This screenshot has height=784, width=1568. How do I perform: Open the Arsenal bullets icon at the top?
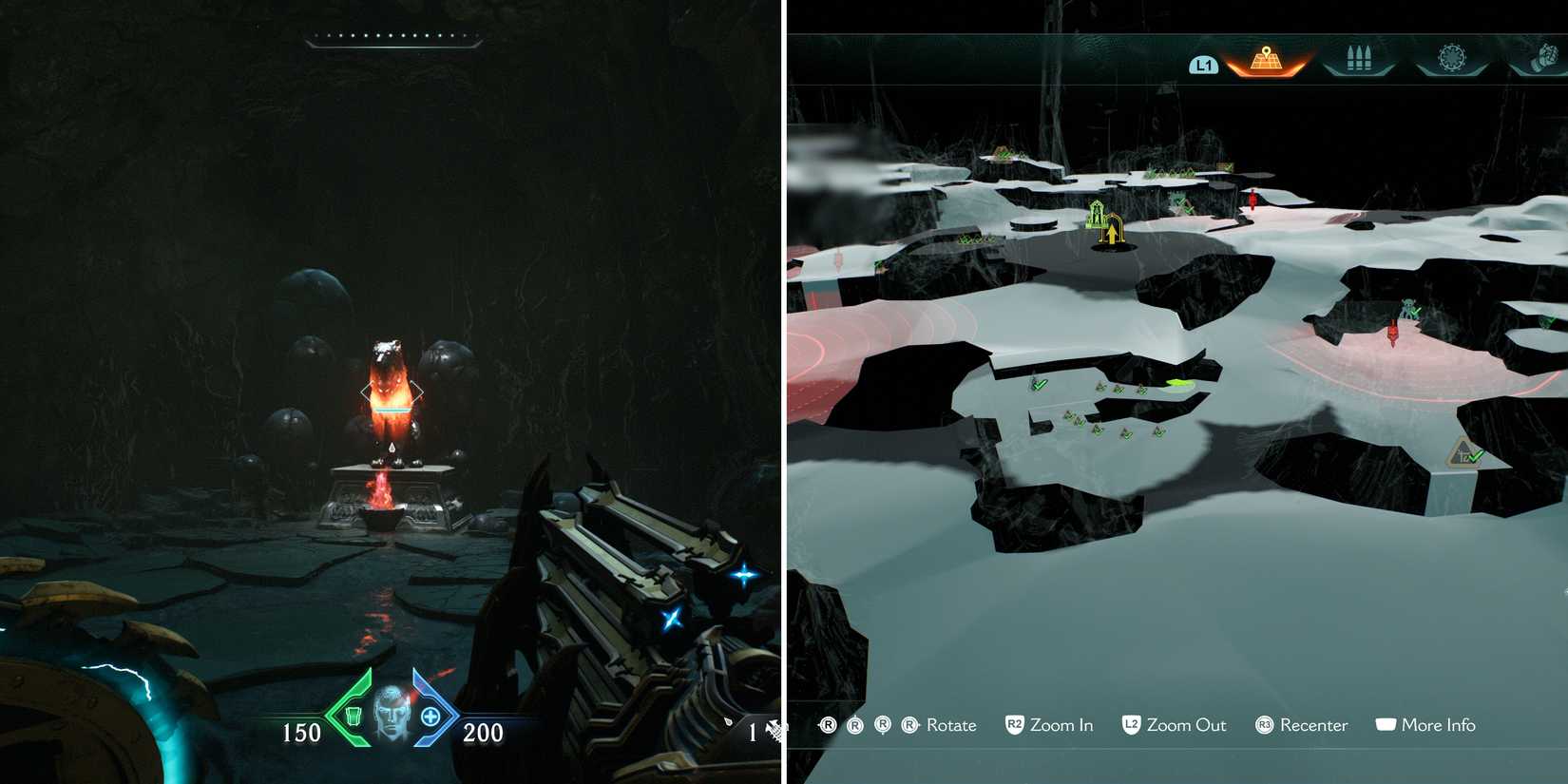[1359, 57]
